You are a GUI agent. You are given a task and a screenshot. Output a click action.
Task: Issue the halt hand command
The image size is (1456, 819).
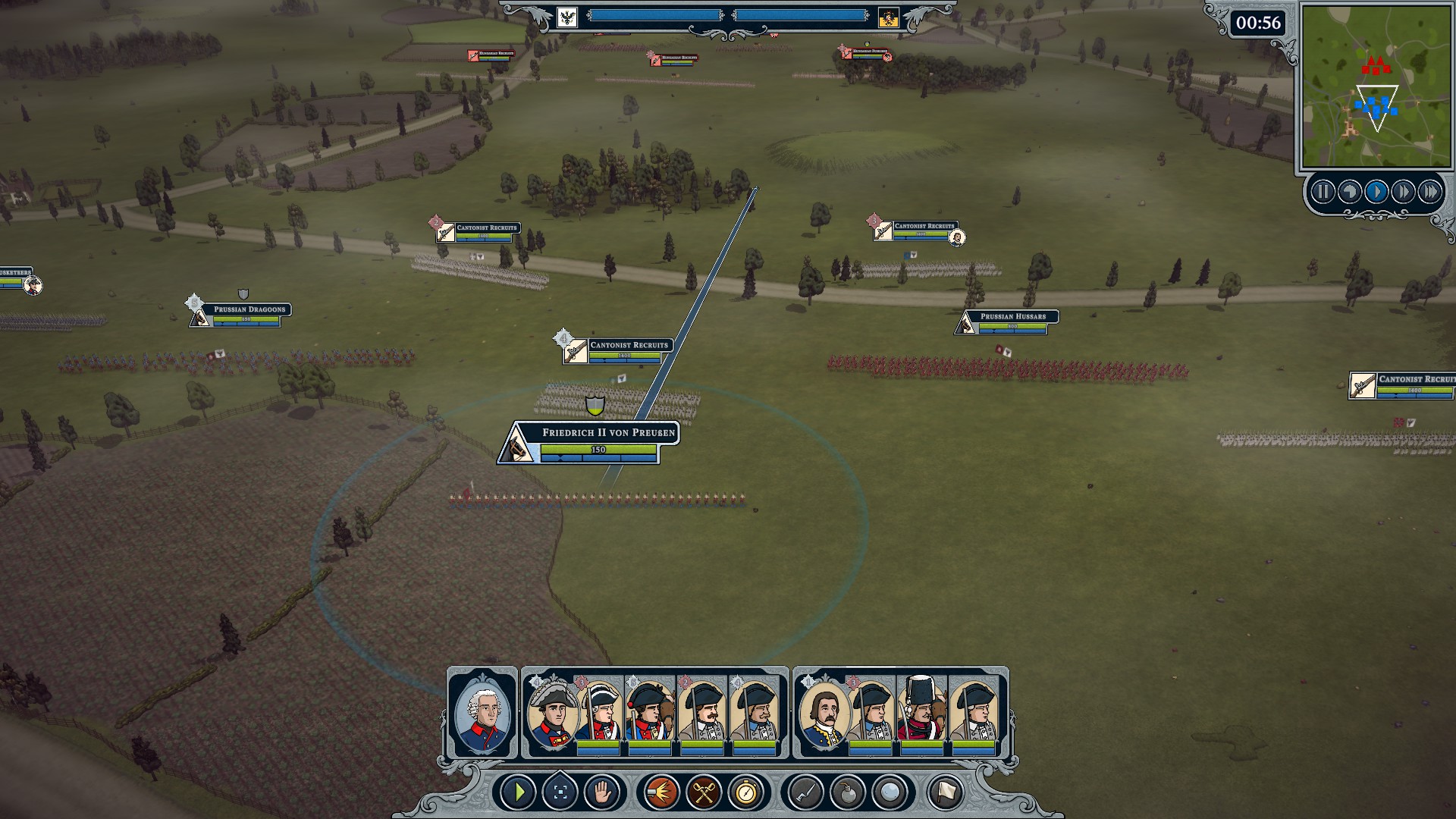pos(602,793)
